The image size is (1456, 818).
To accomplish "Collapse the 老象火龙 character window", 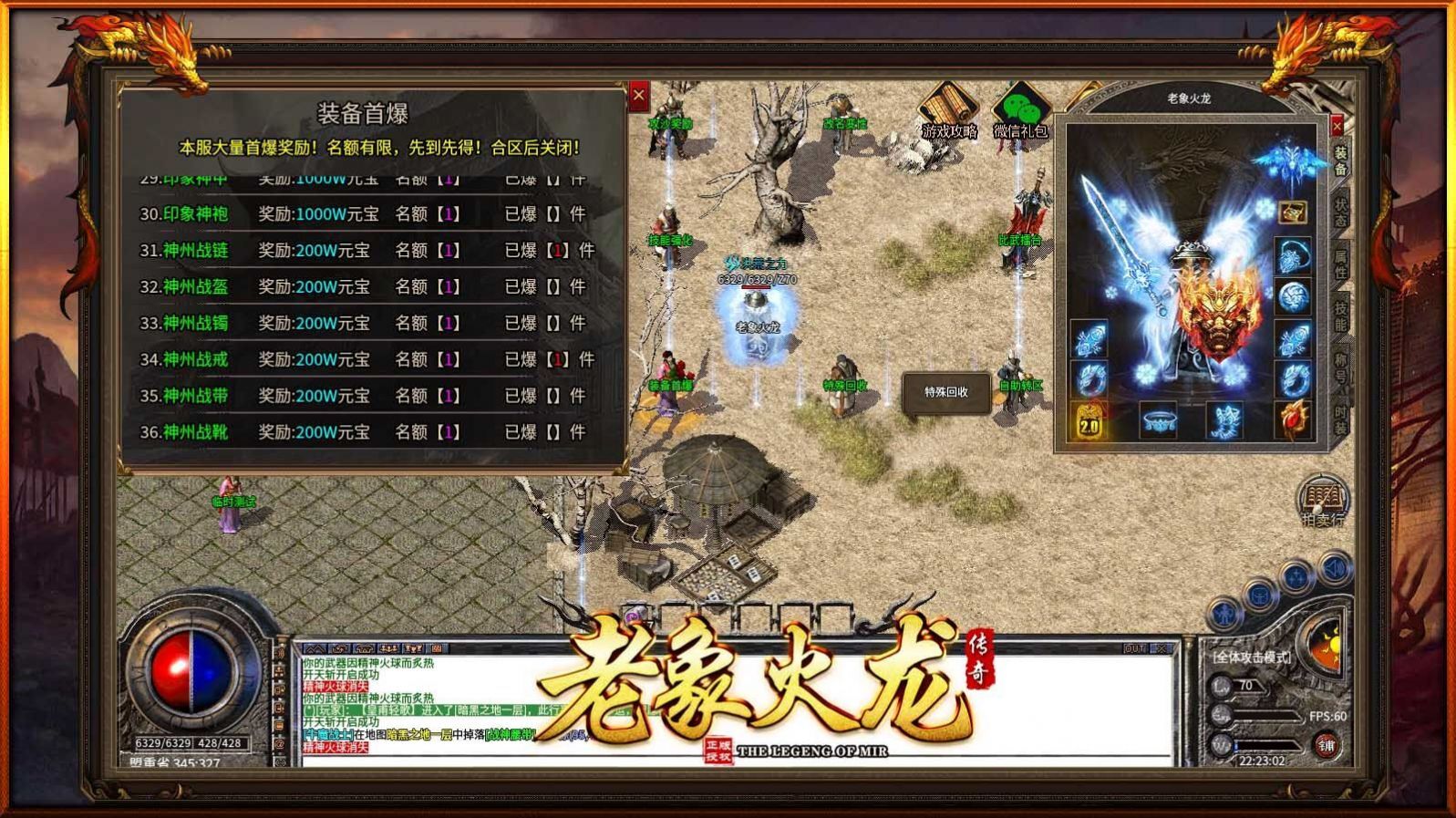I will coord(1337,125).
